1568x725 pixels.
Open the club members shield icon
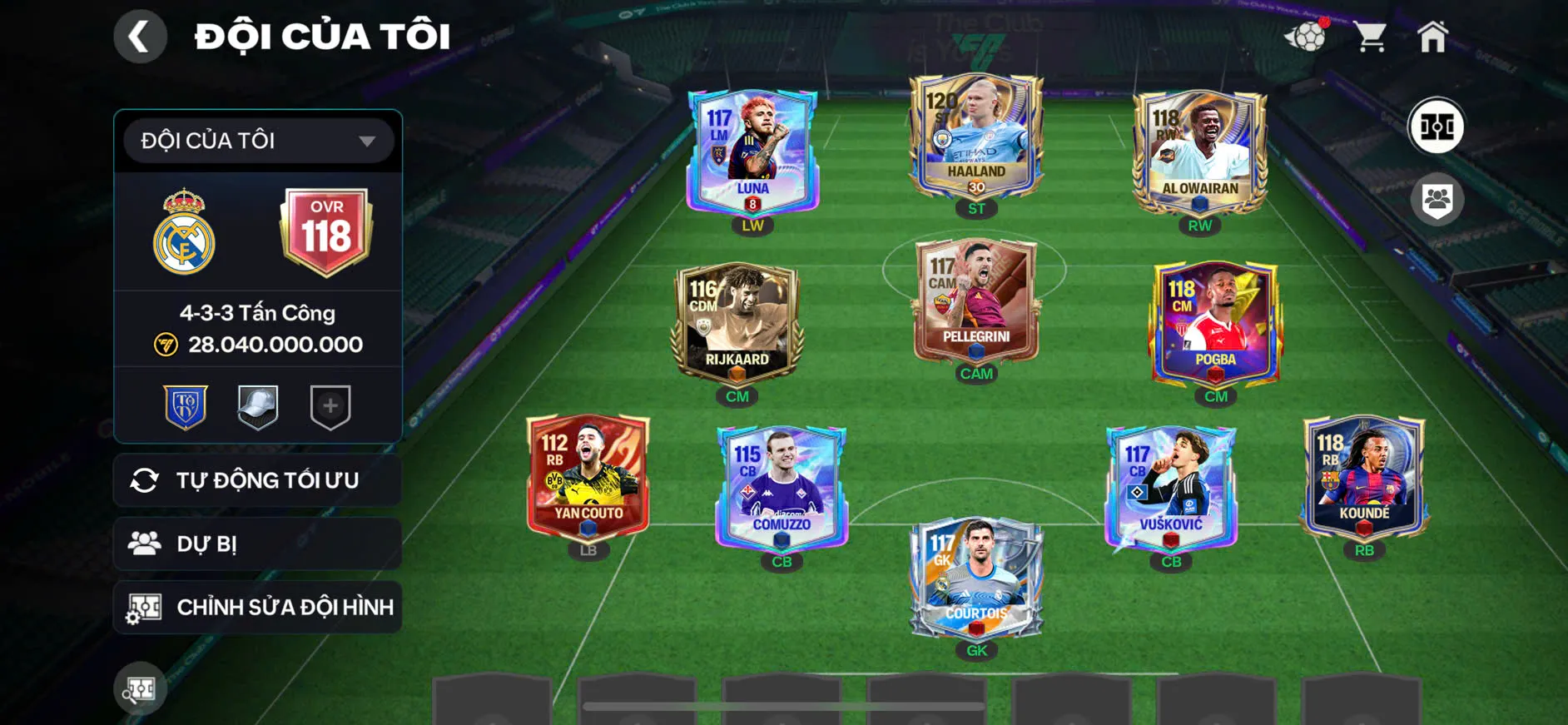tap(1437, 198)
